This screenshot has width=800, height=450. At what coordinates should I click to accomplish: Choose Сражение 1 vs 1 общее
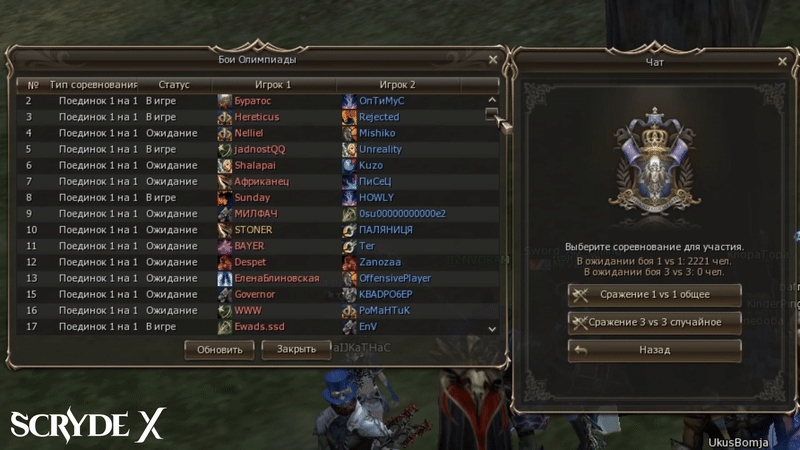click(x=655, y=295)
